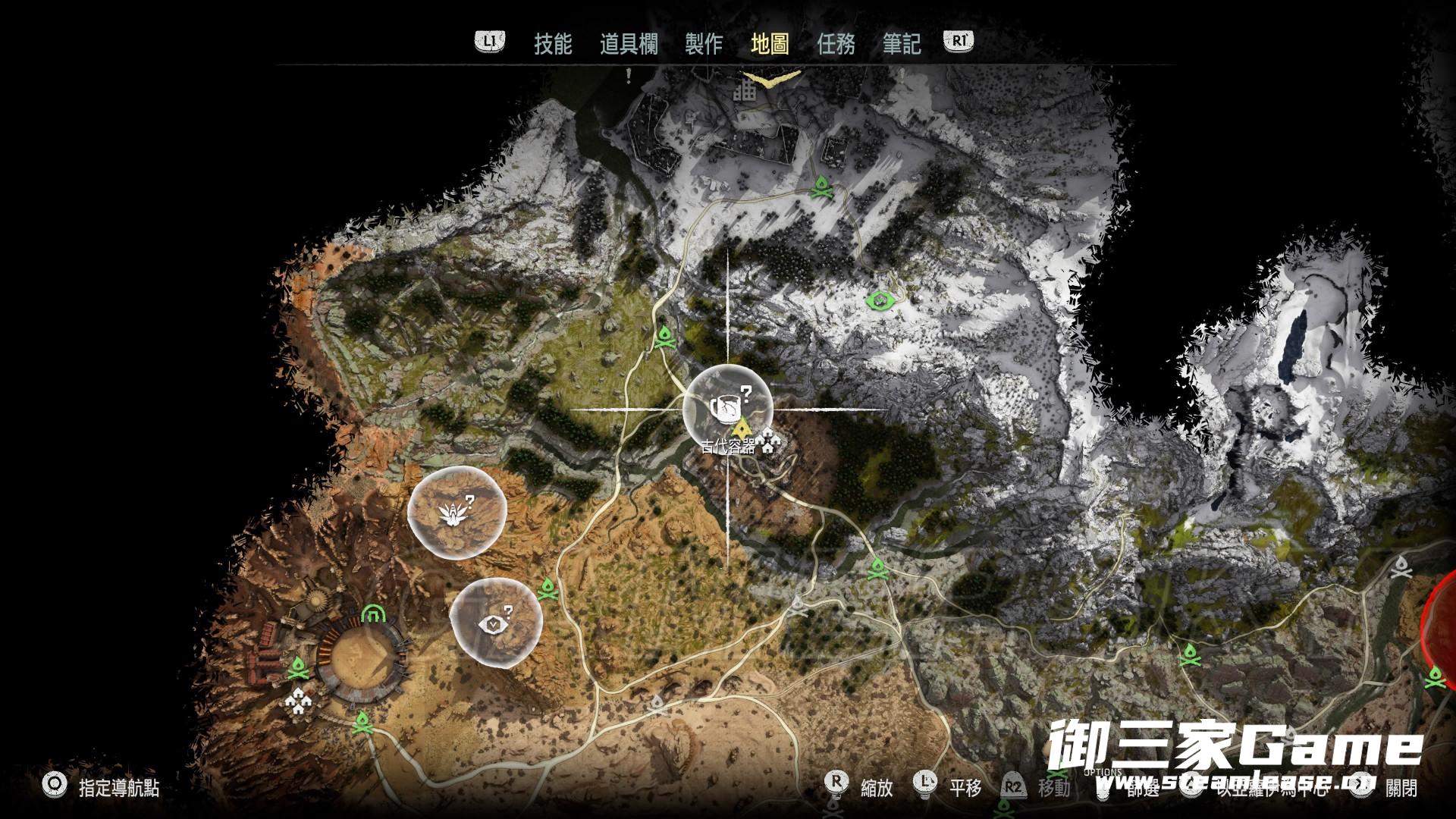The width and height of the screenshot is (1456, 819).
Task: Select the exclamation mark quest marker
Action: 629,75
